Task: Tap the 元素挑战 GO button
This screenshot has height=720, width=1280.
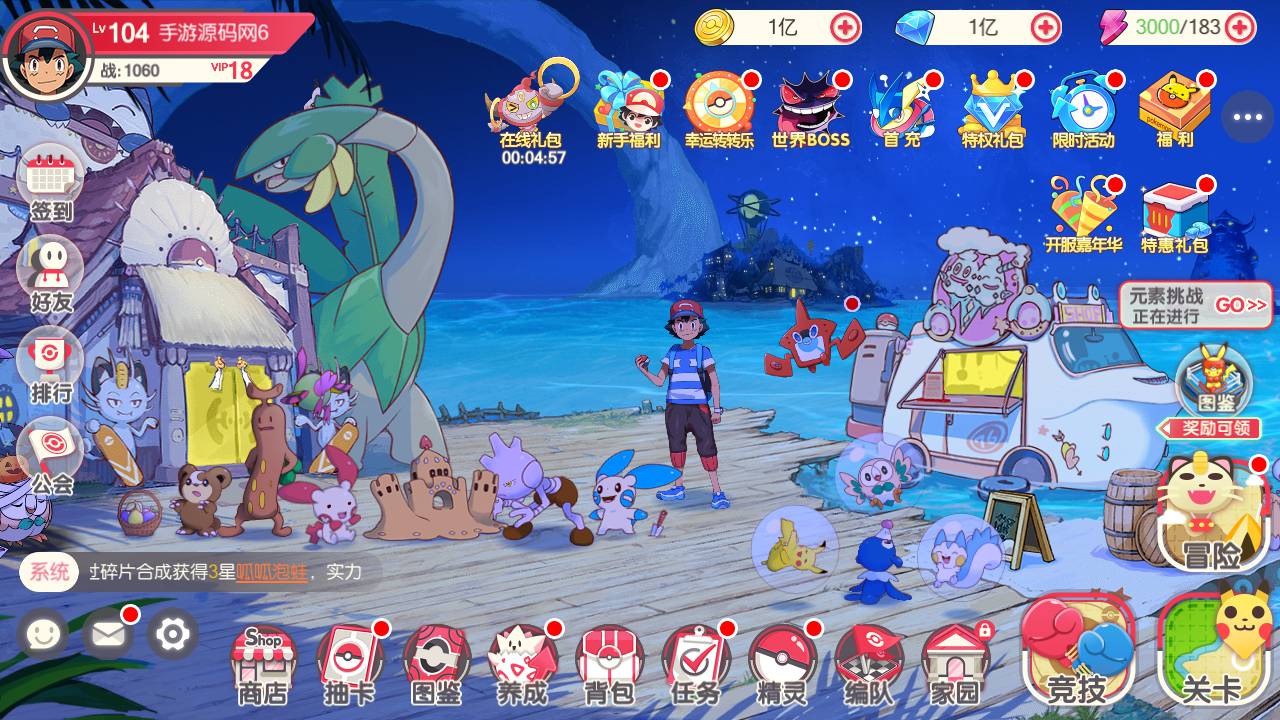Action: [1240, 305]
